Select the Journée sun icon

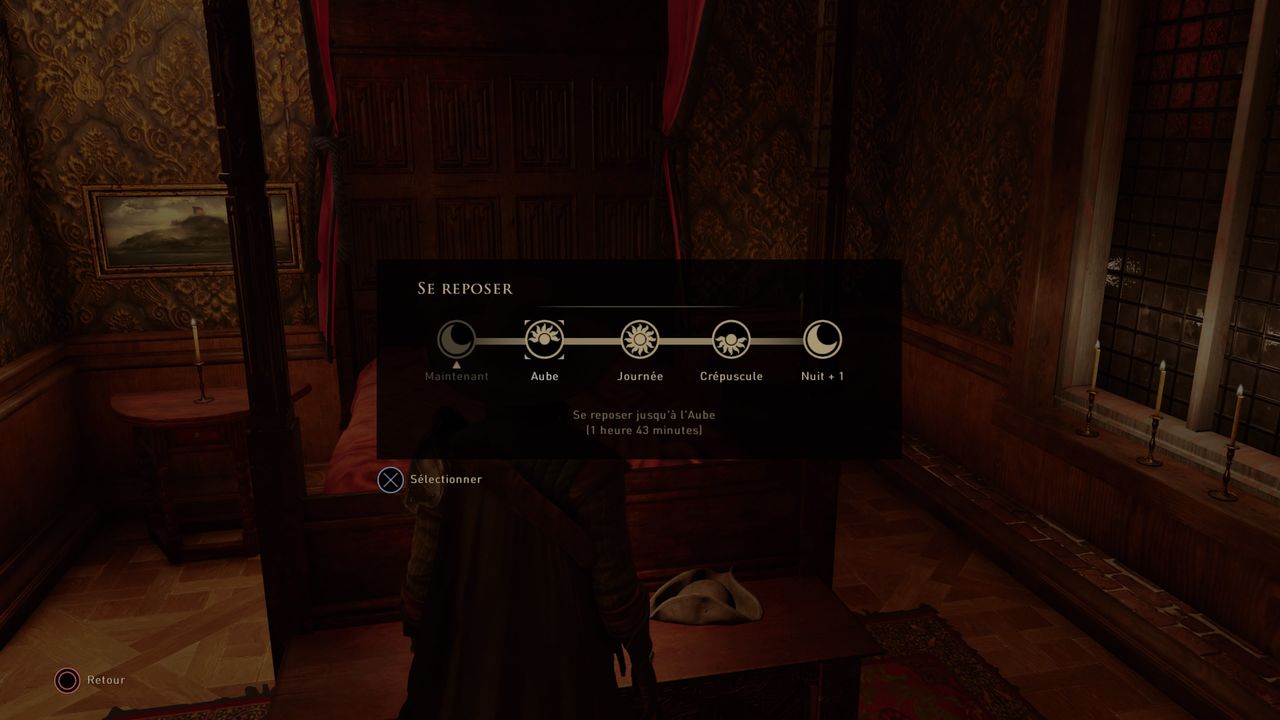(639, 340)
